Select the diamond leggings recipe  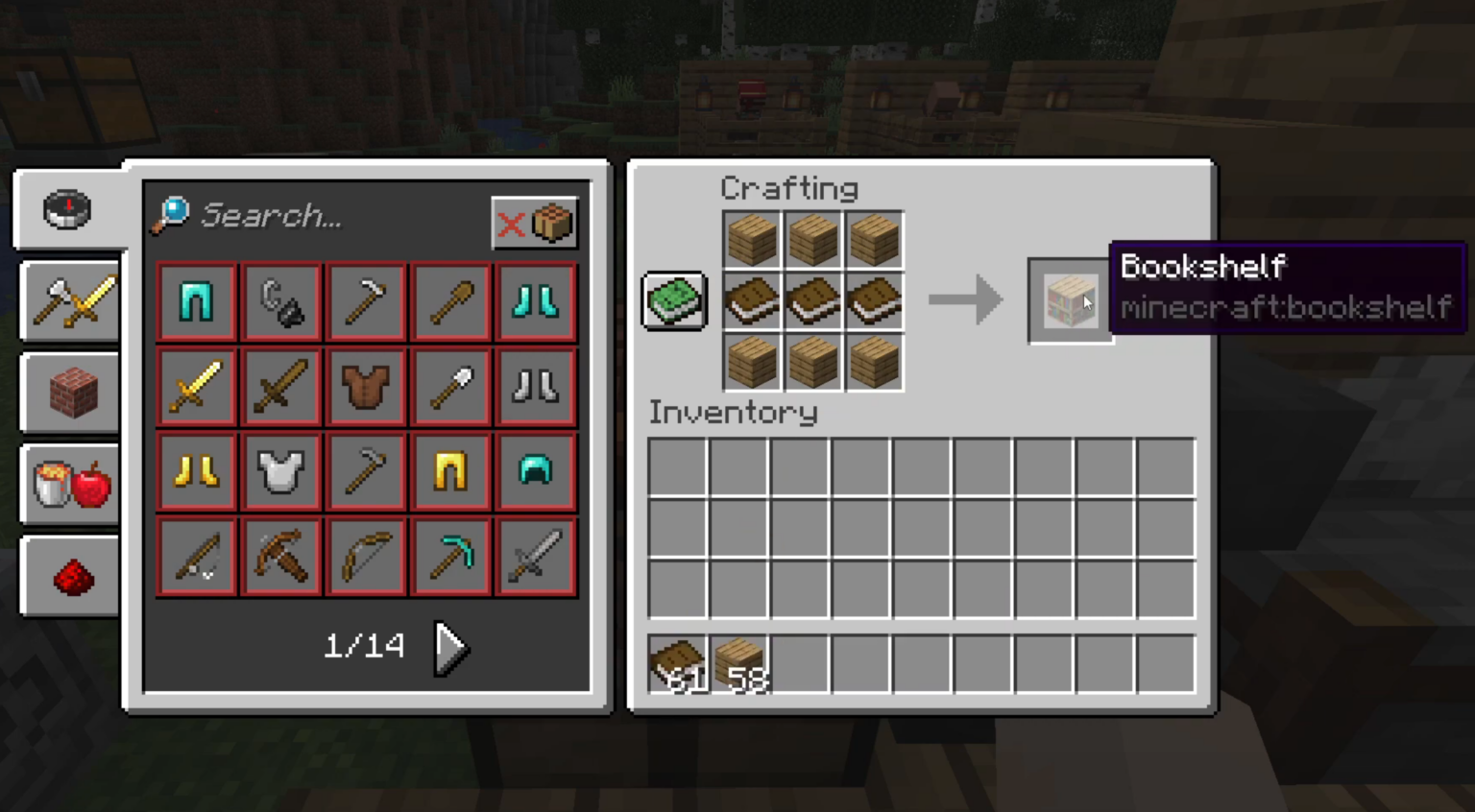click(x=196, y=302)
